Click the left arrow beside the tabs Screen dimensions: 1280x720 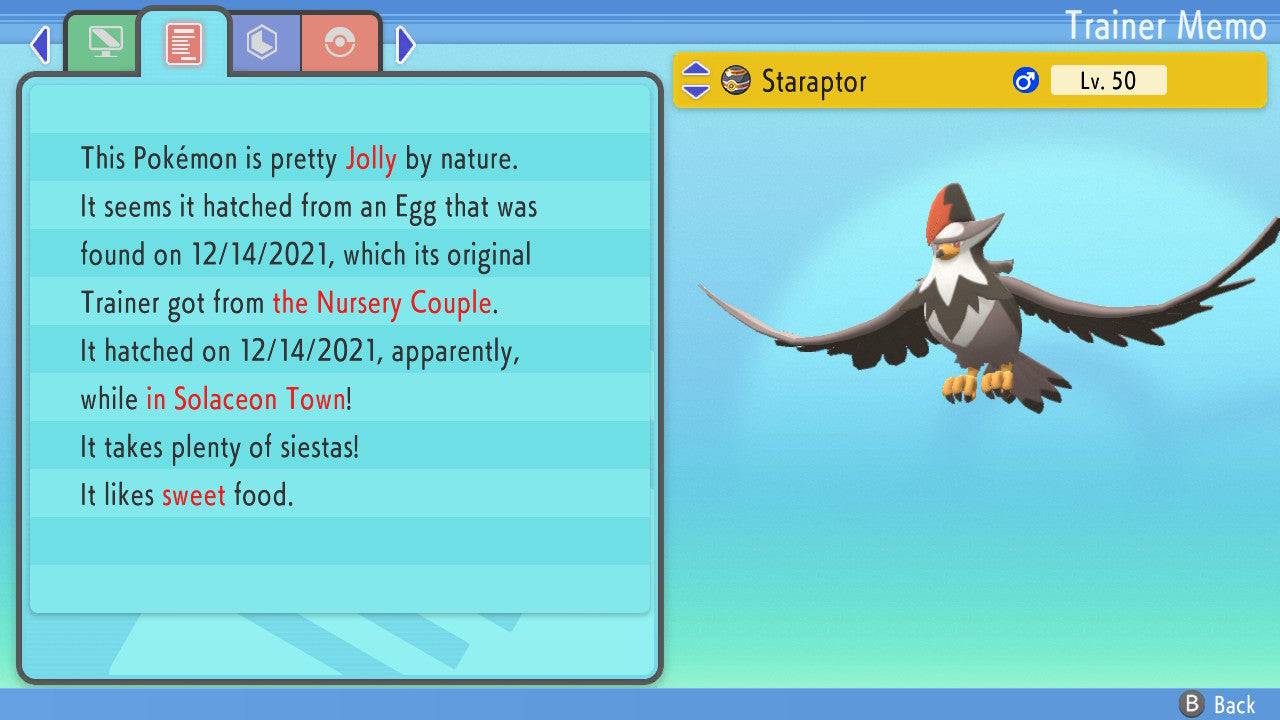click(x=41, y=44)
